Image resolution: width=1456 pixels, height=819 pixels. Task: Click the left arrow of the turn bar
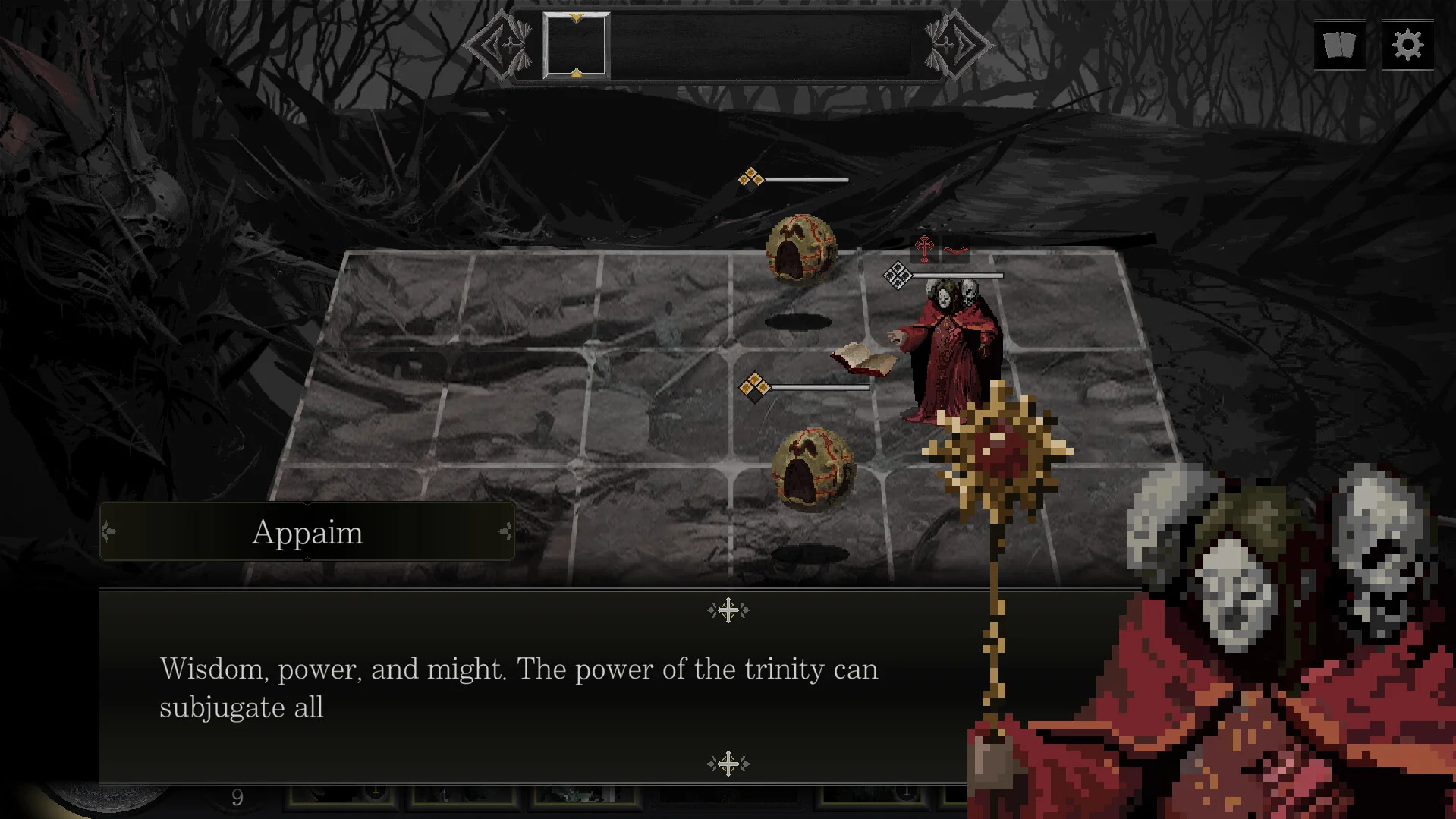point(499,45)
